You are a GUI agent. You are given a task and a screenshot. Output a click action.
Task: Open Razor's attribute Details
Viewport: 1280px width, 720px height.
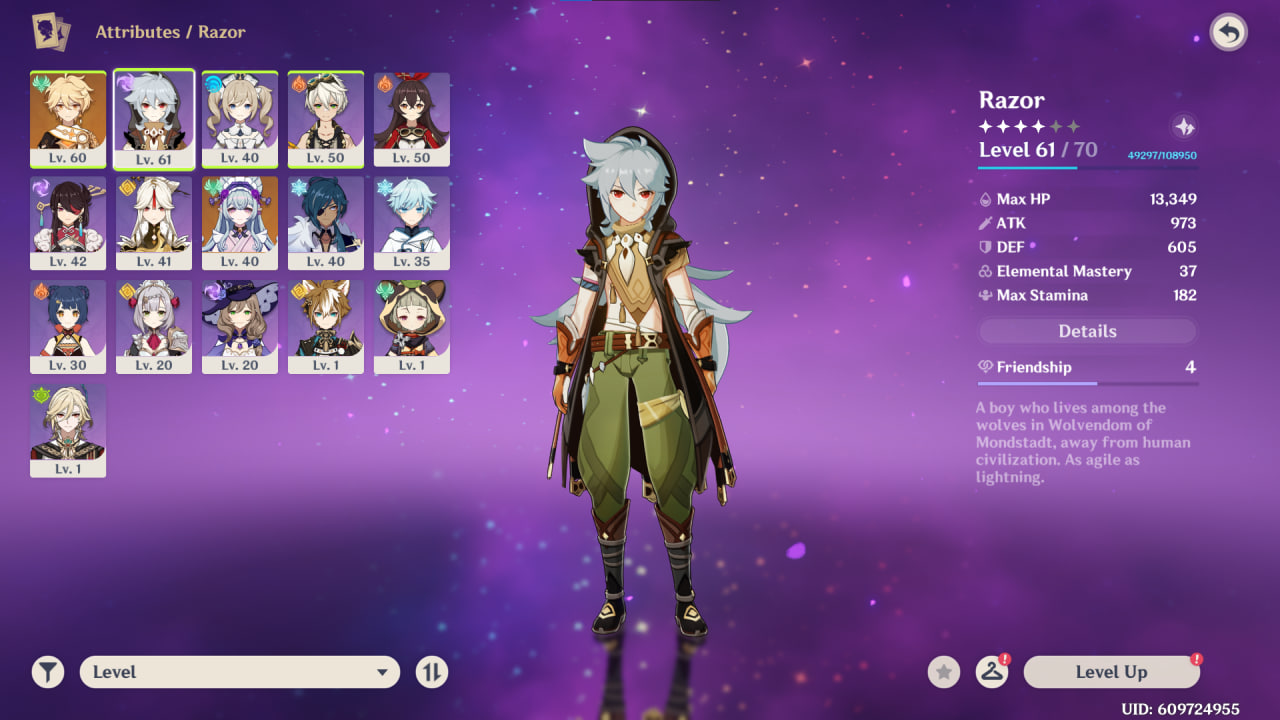[1087, 331]
